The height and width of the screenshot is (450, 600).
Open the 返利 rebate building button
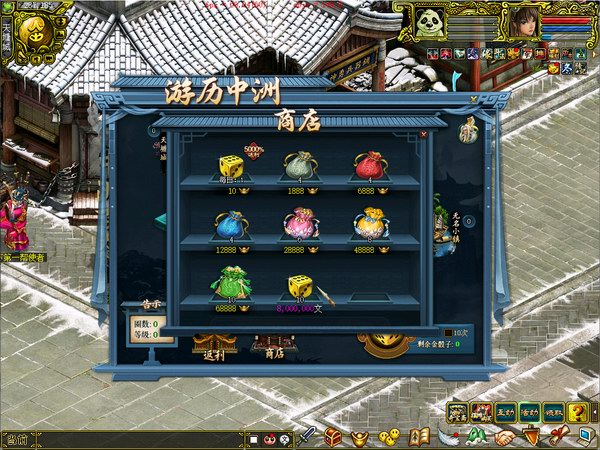click(x=216, y=345)
